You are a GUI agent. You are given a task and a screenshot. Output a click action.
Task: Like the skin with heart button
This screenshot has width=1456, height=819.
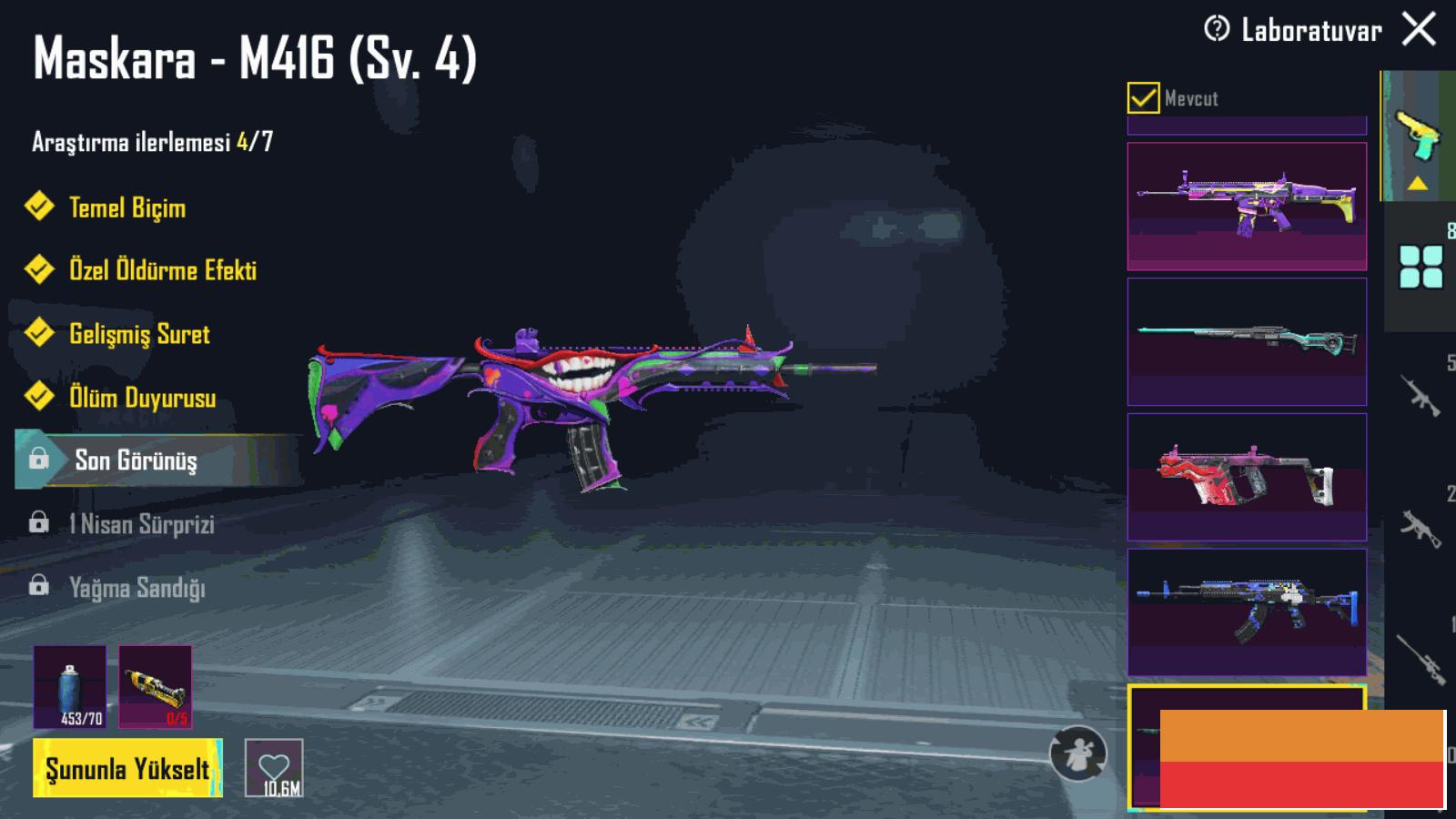point(274,769)
